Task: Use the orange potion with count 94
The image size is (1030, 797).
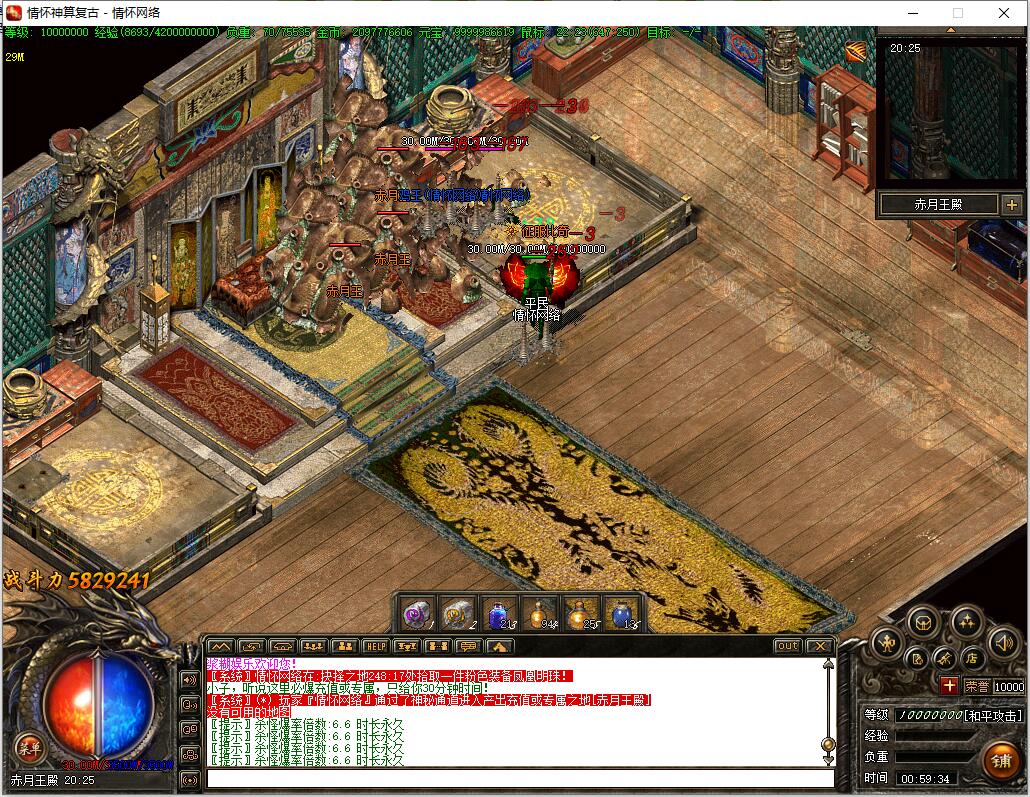Action: (539, 613)
